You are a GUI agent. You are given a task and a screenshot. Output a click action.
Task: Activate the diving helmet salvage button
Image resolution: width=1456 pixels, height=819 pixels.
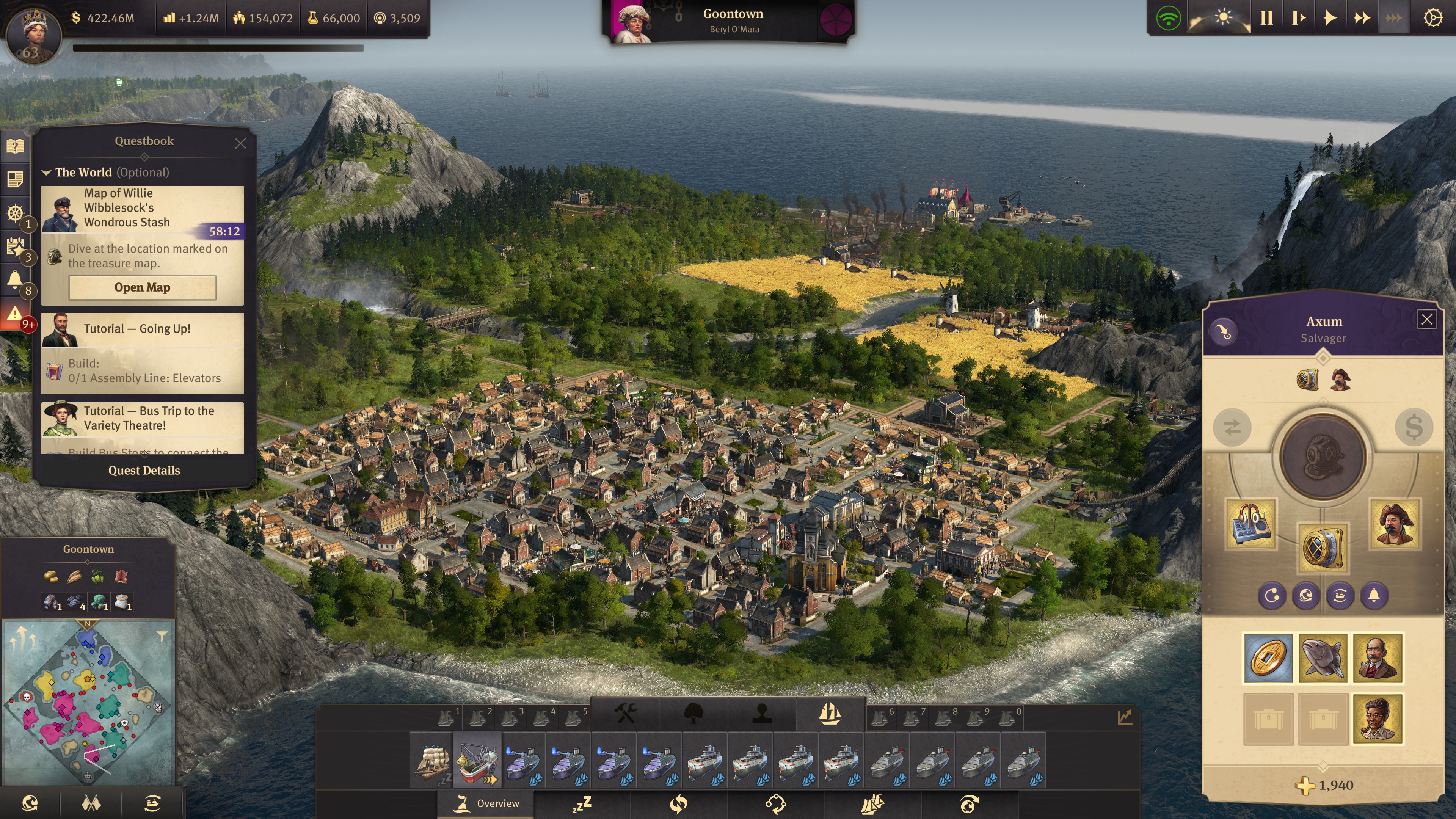click(x=1323, y=457)
